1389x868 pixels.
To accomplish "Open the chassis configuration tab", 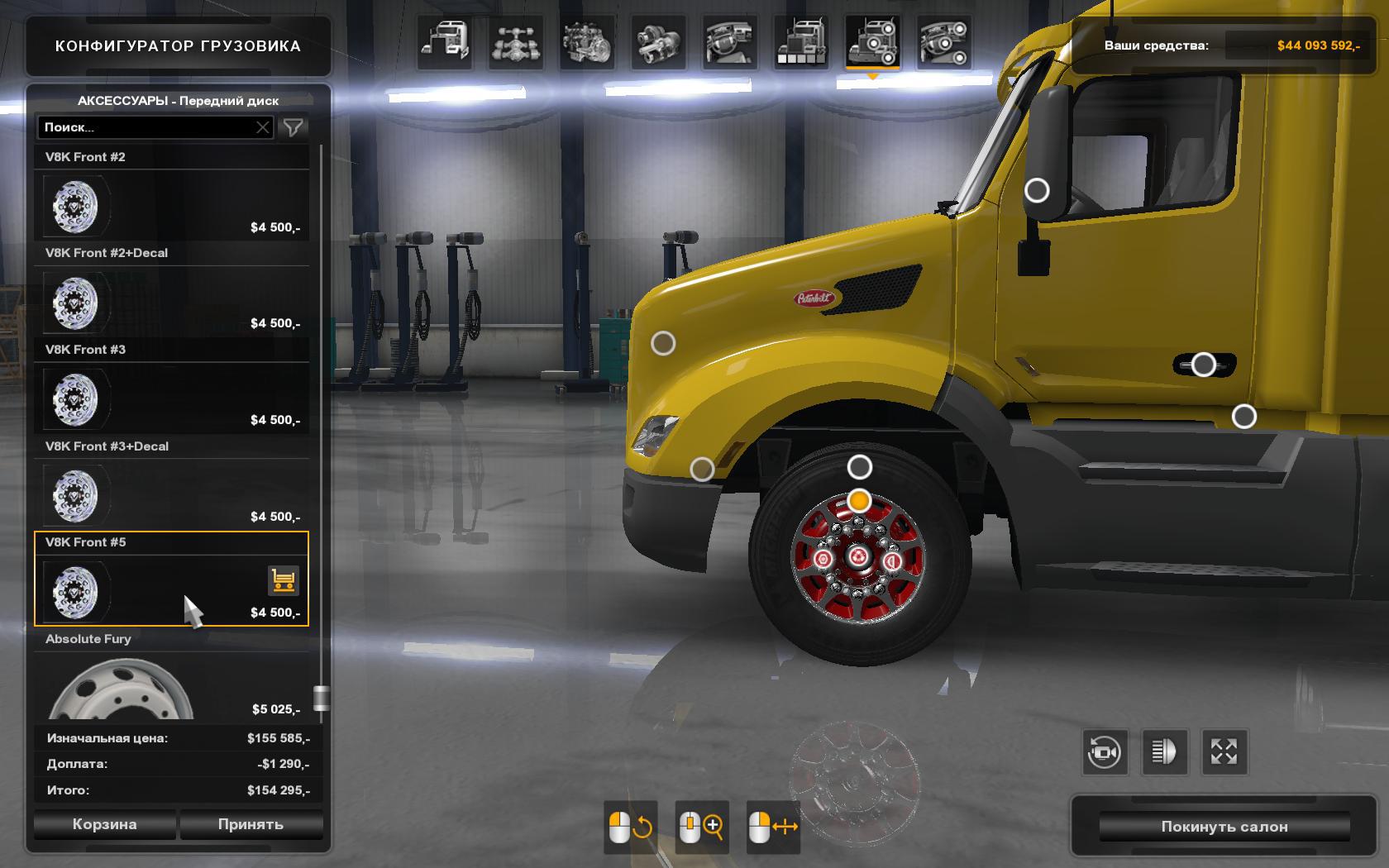I will pyautogui.click(x=516, y=41).
